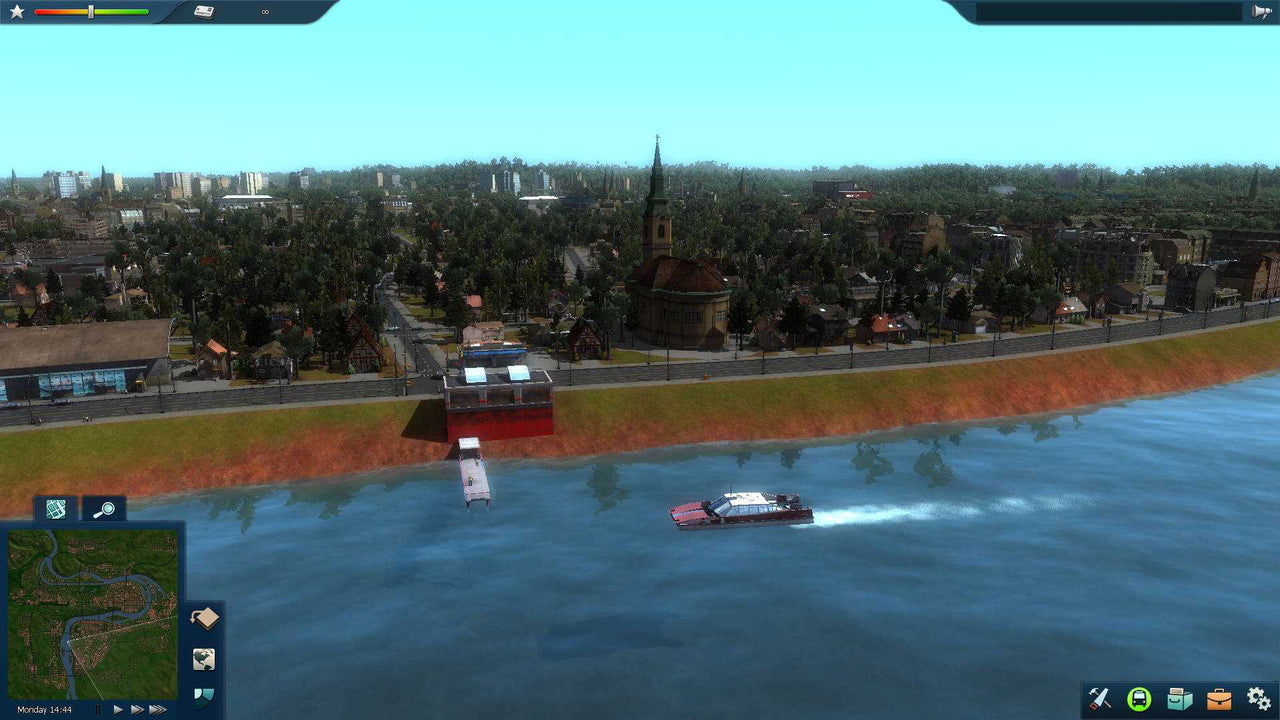Switch to the magnifier zoom tab
Image resolution: width=1280 pixels, height=720 pixels.
(105, 509)
